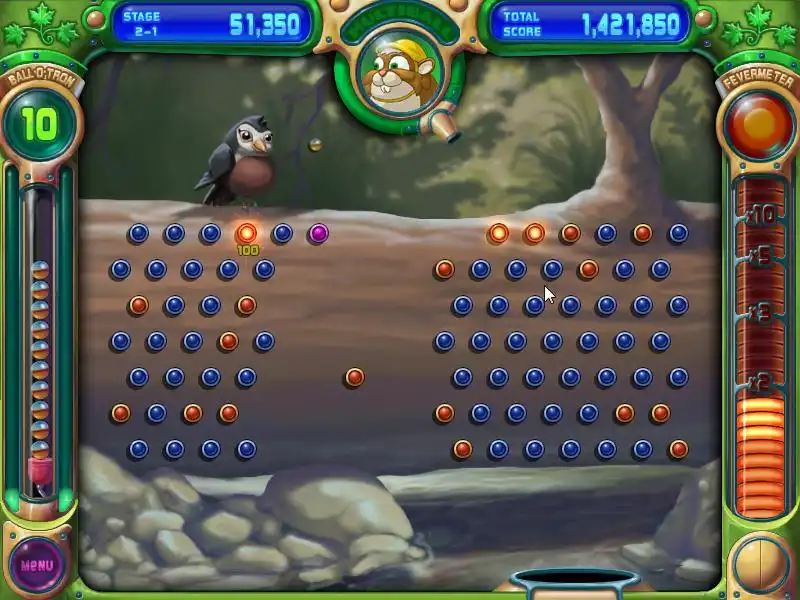Open the purple Menu button
Viewport: 800px width, 600px height.
click(x=36, y=564)
